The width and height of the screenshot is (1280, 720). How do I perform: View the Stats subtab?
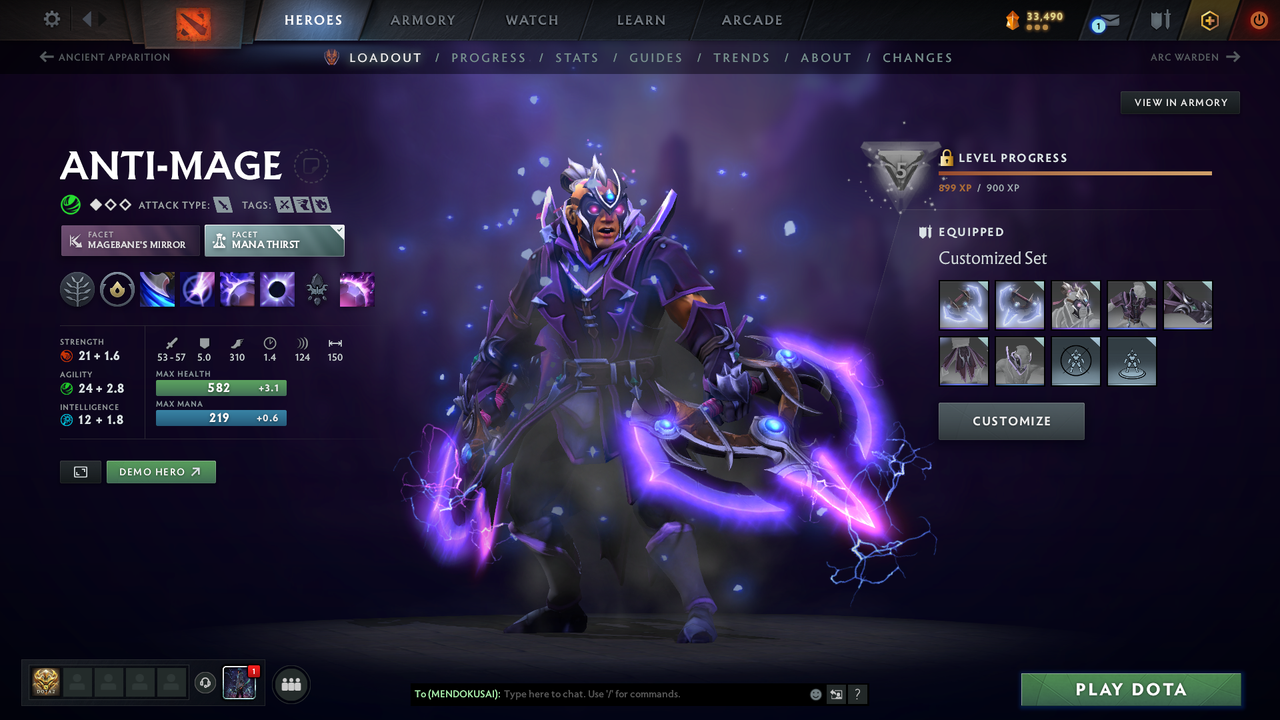tap(577, 58)
